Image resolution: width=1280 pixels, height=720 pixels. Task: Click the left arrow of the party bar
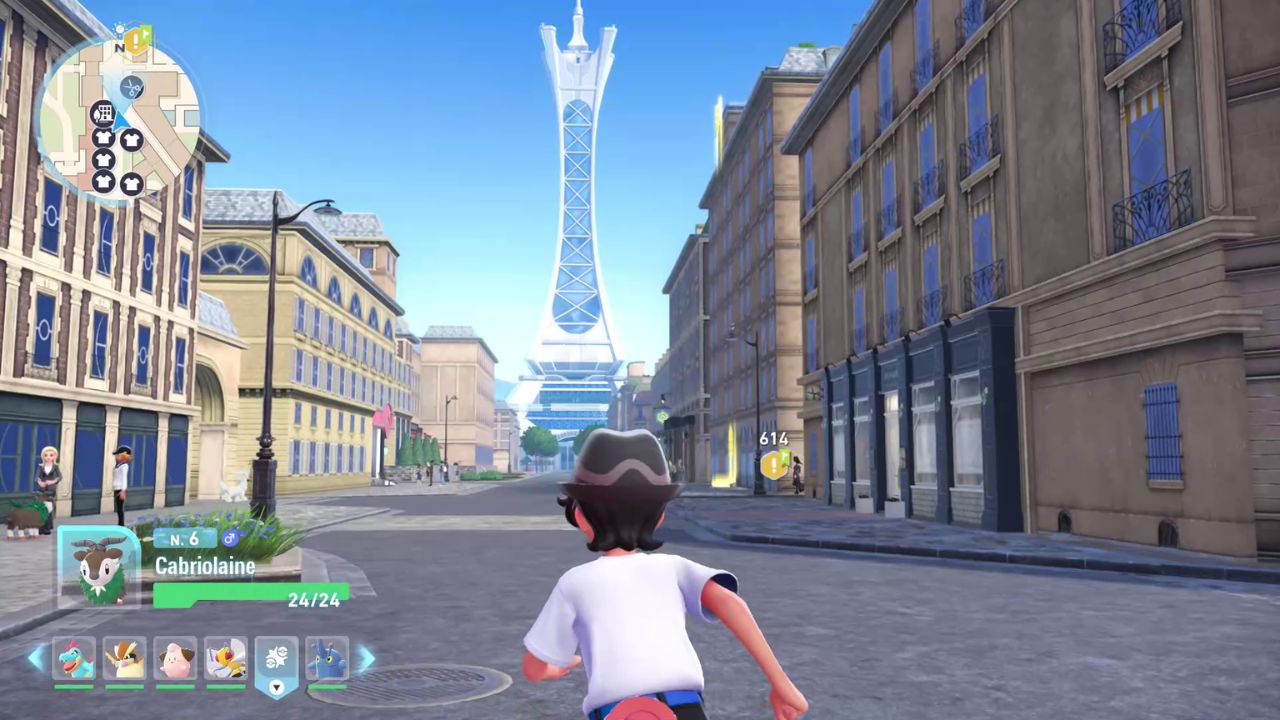pos(36,658)
